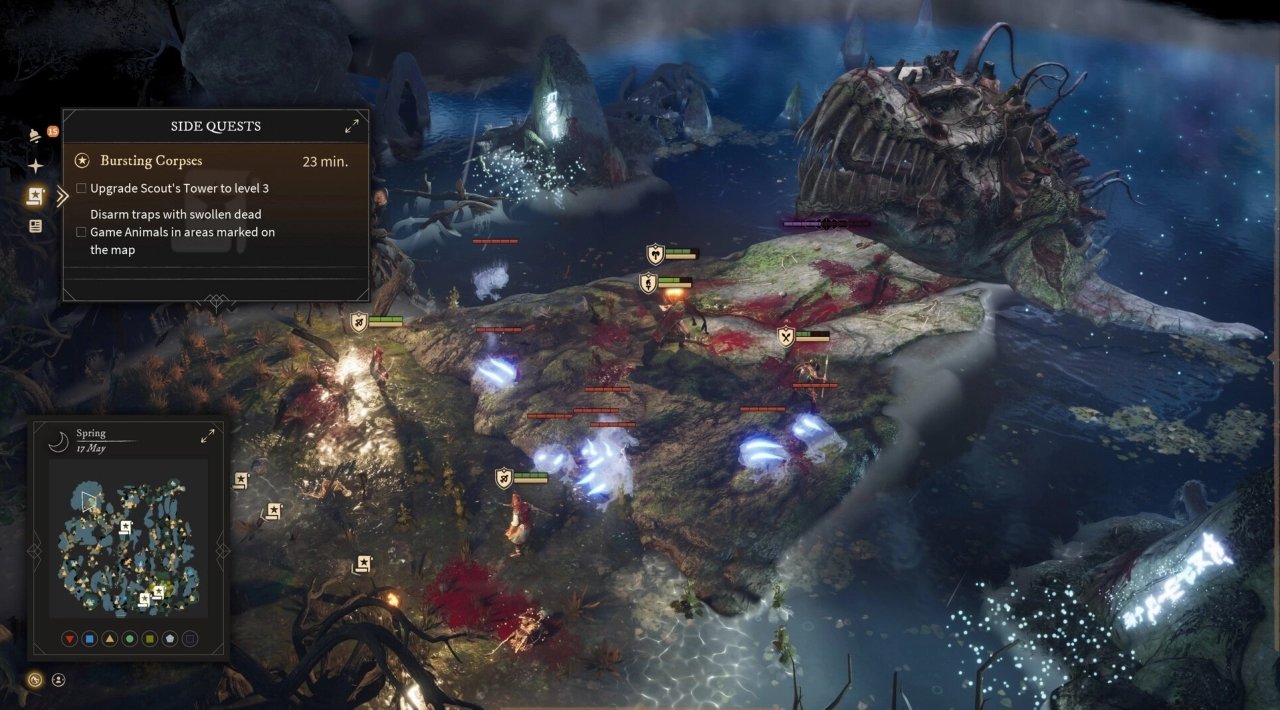Open the villager portrait button below the minimap
The width and height of the screenshot is (1280, 710).
(x=58, y=680)
